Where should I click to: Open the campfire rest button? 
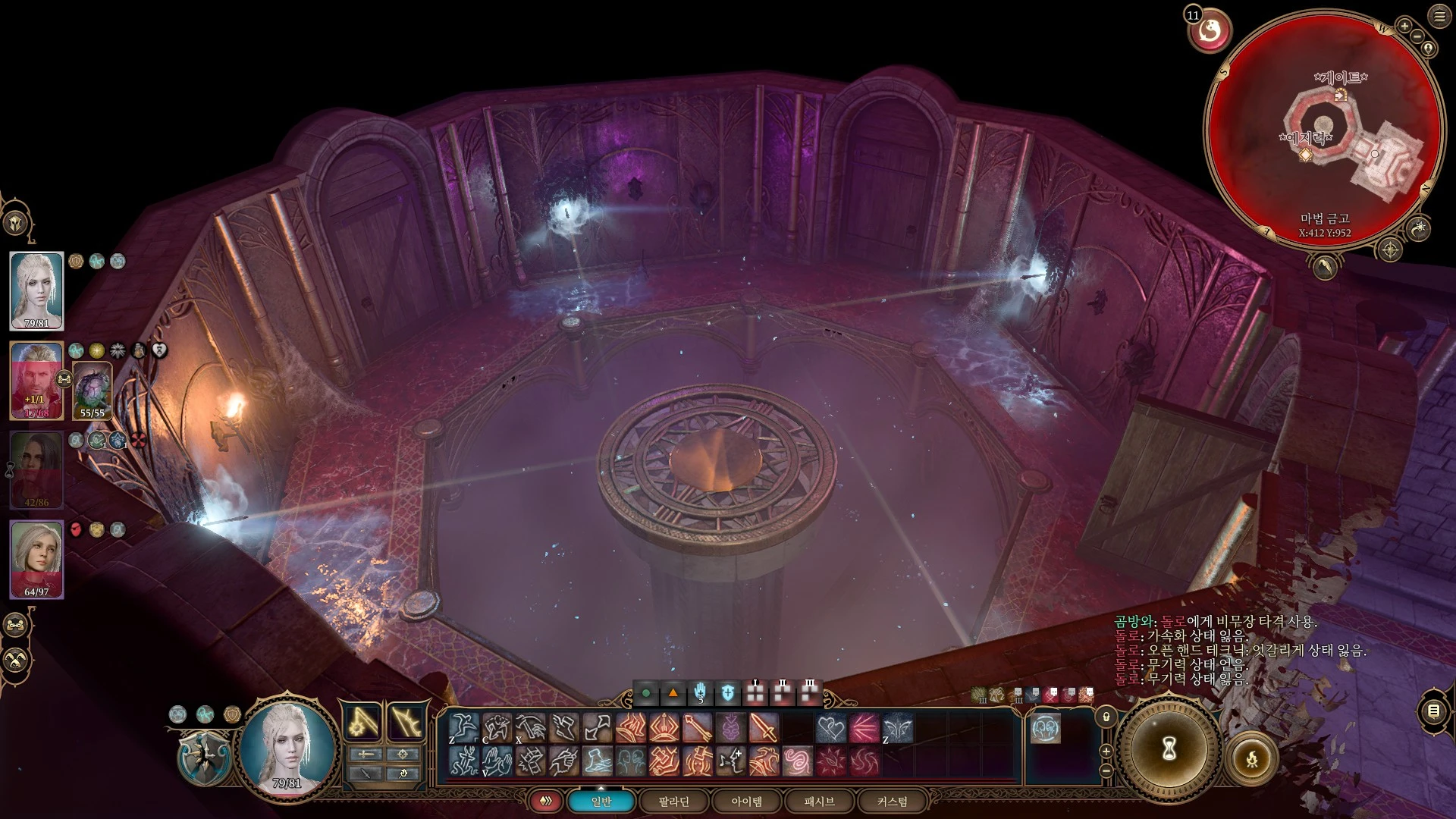coord(1251,758)
